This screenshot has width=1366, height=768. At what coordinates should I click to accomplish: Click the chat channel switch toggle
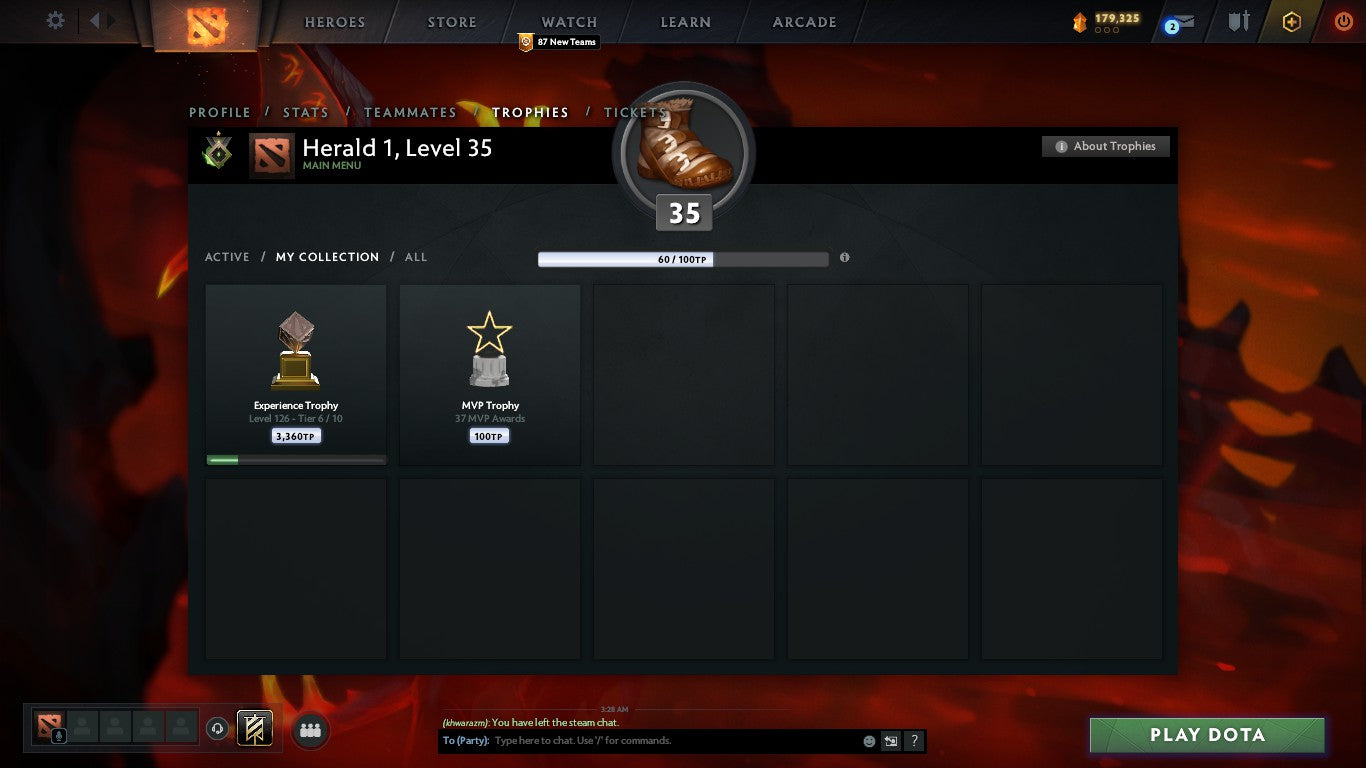pos(889,741)
